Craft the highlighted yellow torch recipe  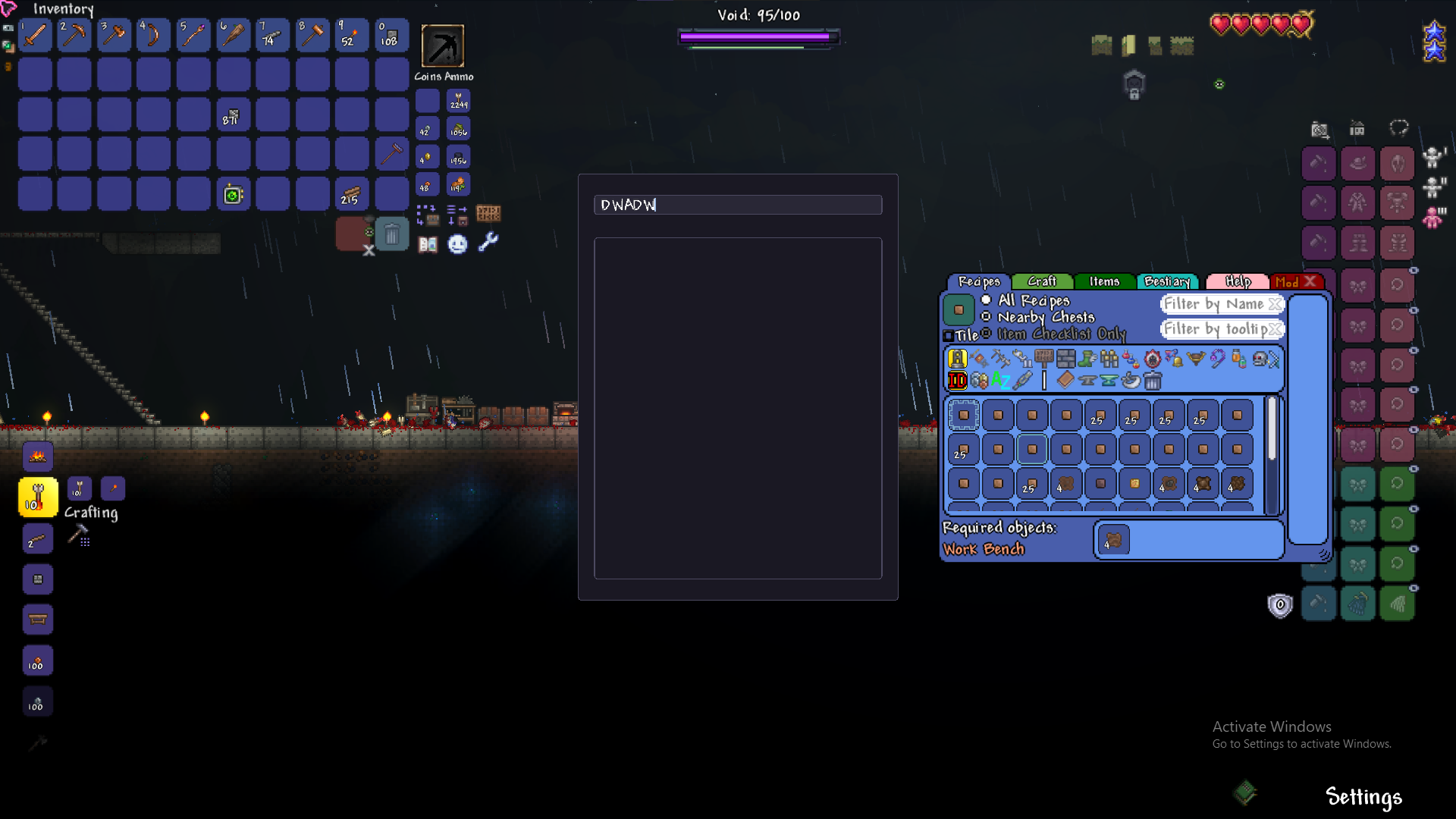coord(38,497)
